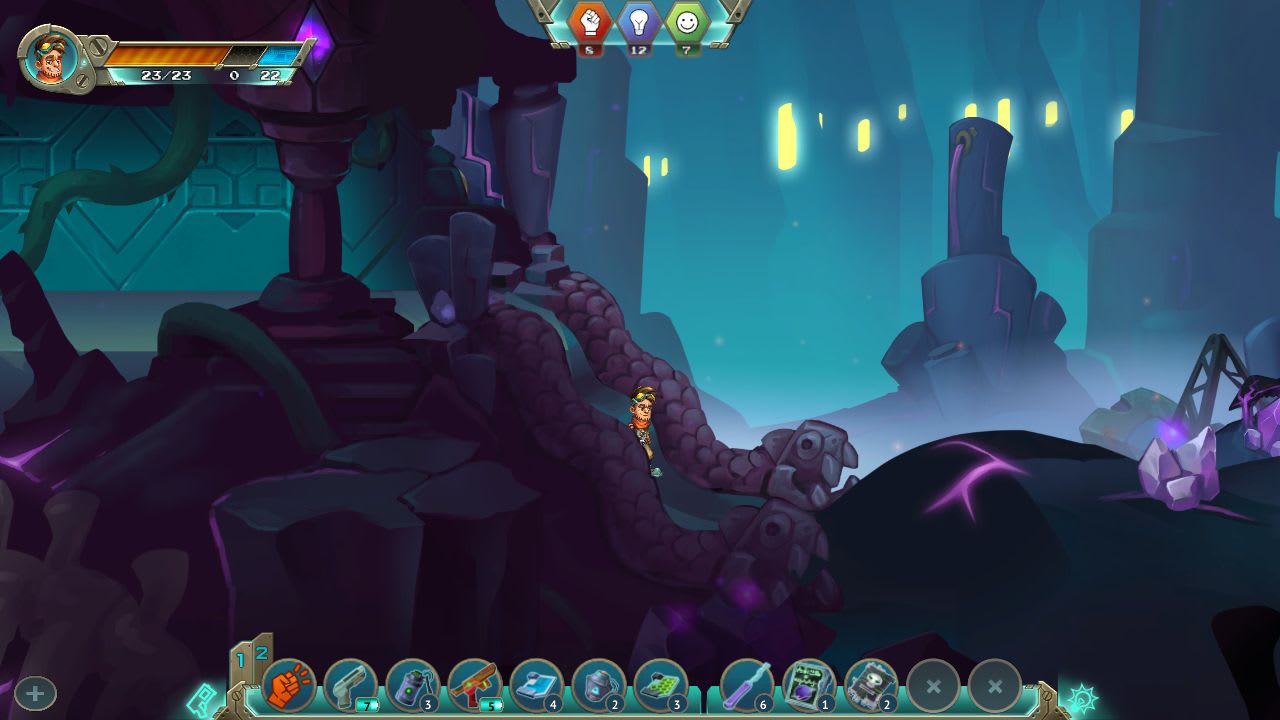This screenshot has height=720, width=1280.
Task: Switch to hotbar page 1
Action: pyautogui.click(x=242, y=658)
